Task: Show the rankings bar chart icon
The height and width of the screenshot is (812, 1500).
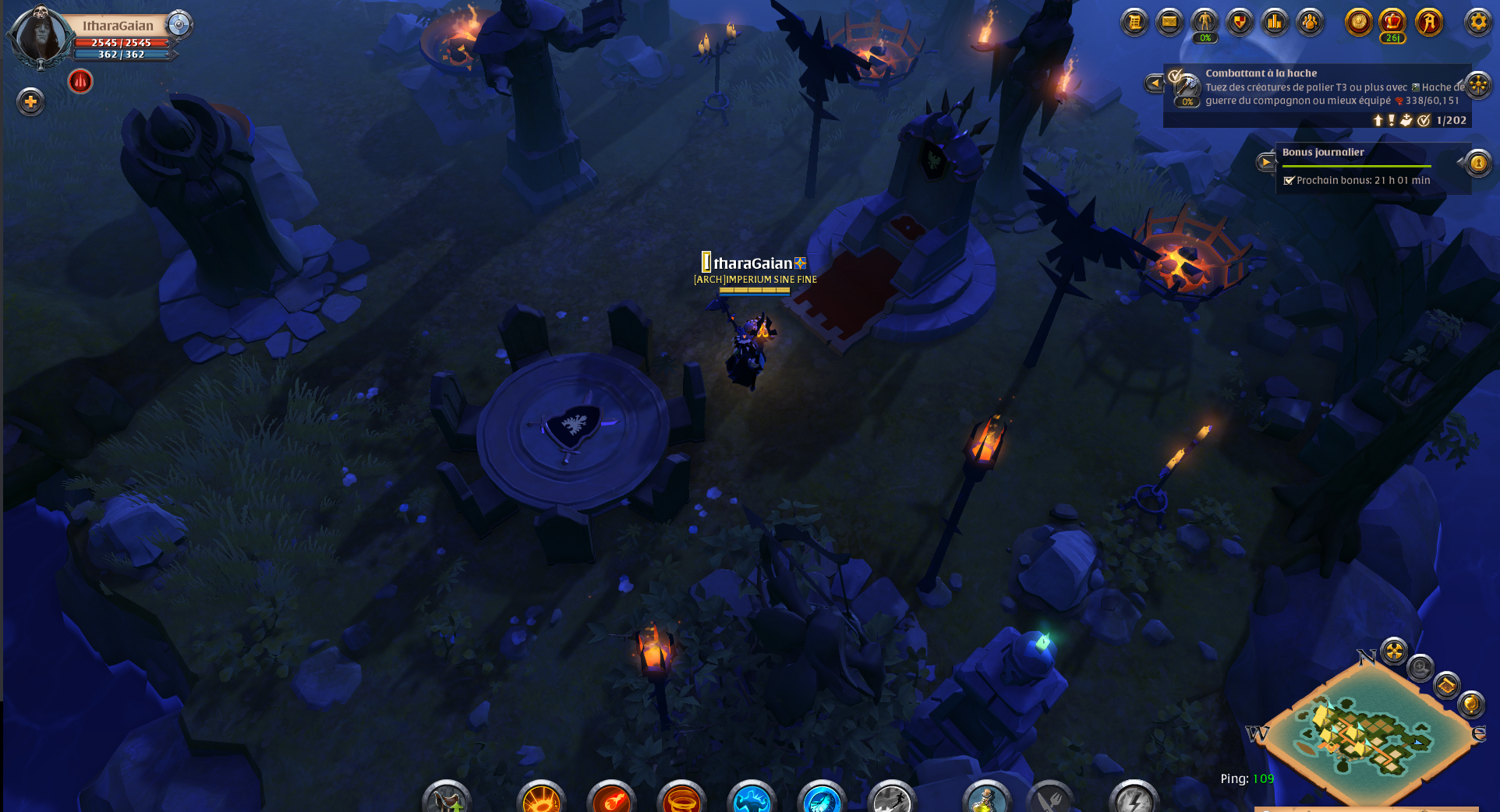Action: tap(1275, 22)
